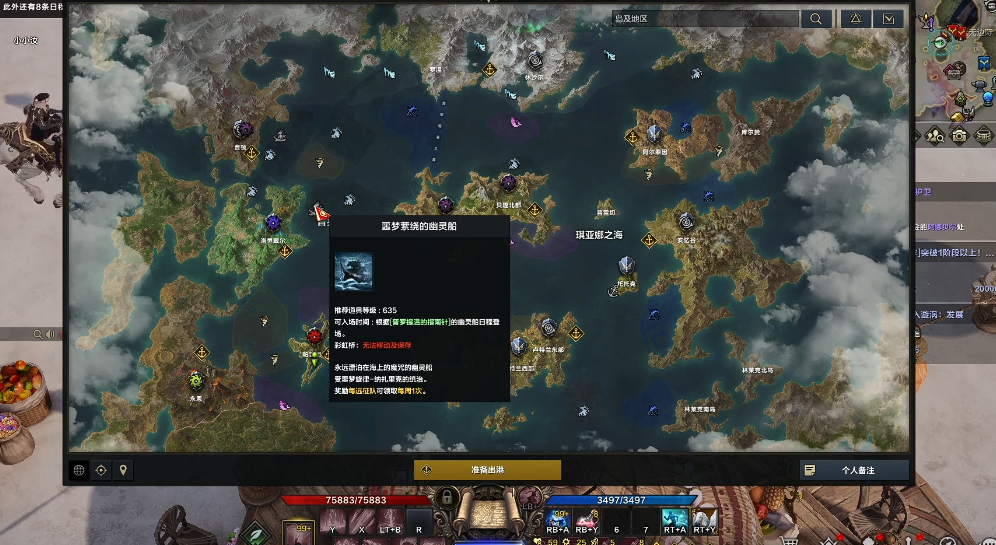Switch to the globe world view icon
Screen dimensions: 996x545
pyautogui.click(x=79, y=470)
